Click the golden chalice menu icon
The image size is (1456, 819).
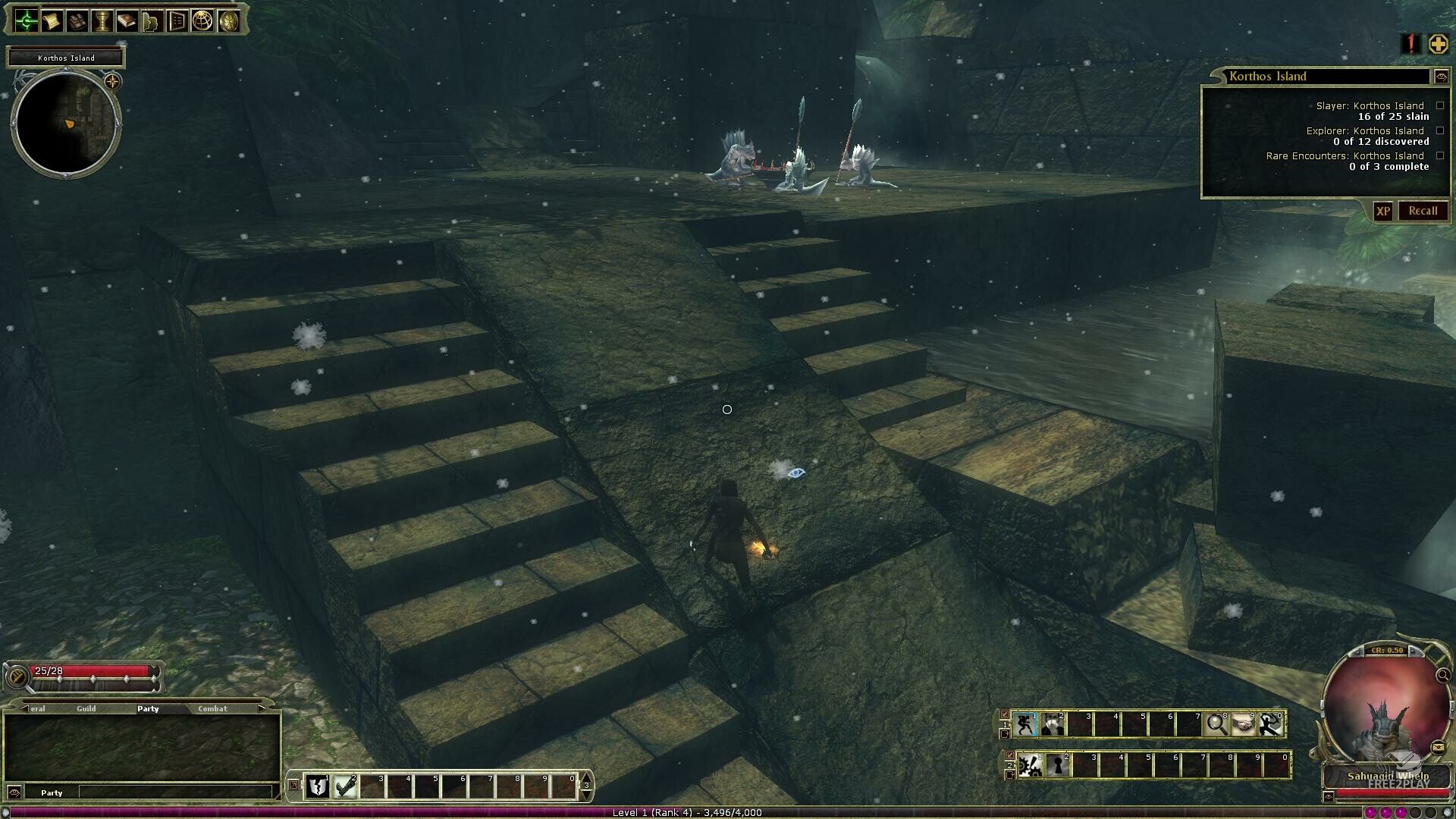coord(102,21)
